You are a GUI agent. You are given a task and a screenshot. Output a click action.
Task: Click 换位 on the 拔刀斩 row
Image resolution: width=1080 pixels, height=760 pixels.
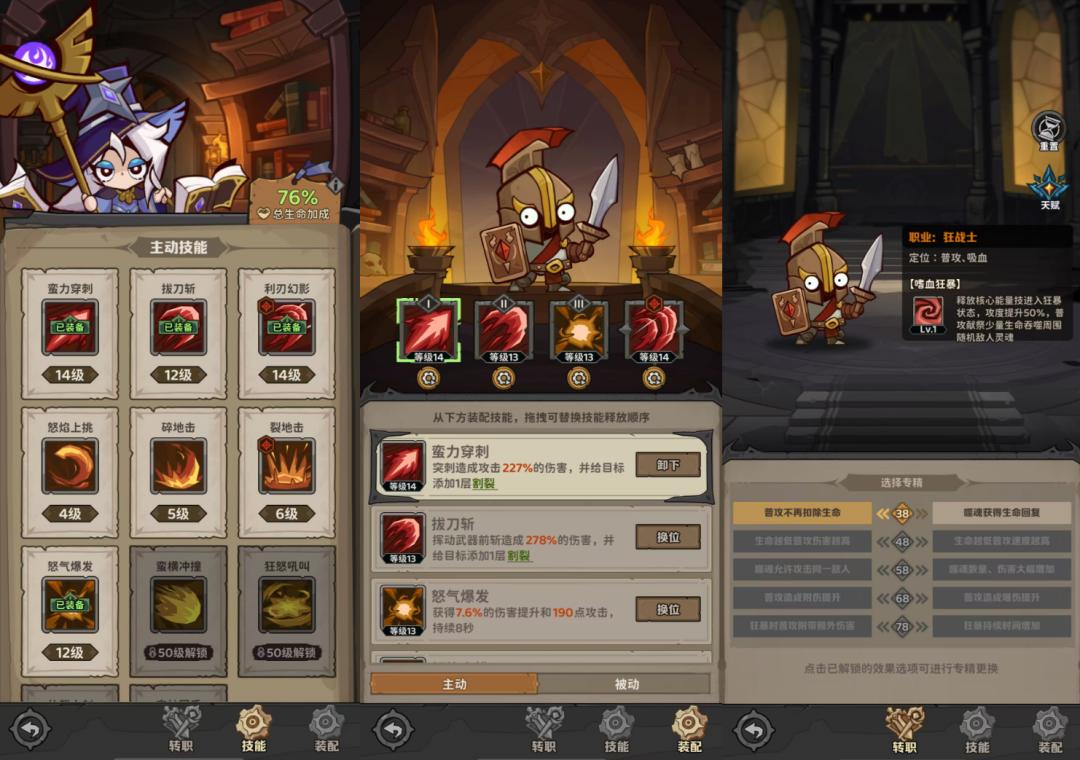[668, 537]
